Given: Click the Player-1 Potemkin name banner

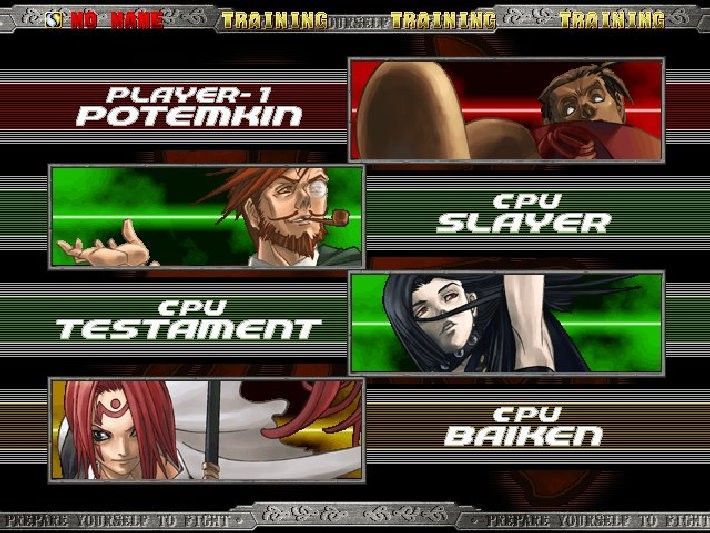Looking at the screenshot, I should 189,107.
